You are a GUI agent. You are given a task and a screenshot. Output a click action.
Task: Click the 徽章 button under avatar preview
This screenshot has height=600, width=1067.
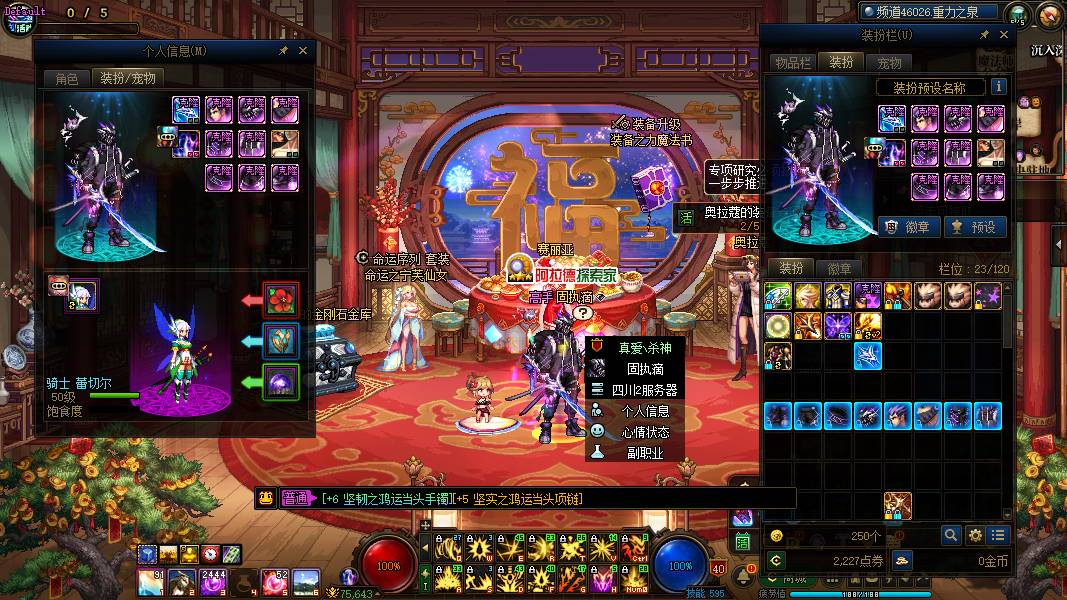[908, 227]
